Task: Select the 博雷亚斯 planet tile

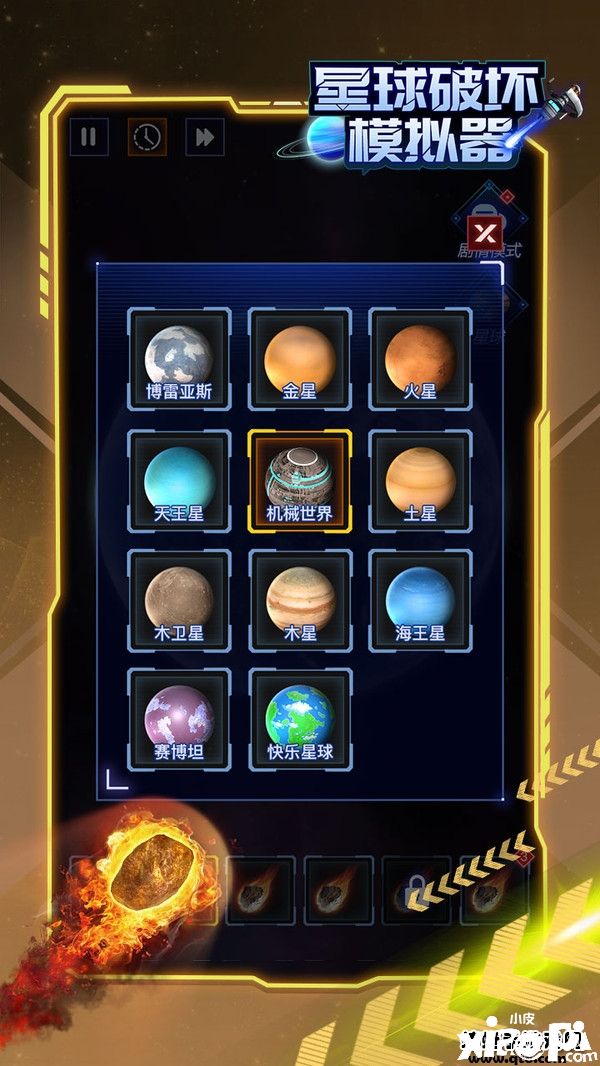Action: point(179,358)
